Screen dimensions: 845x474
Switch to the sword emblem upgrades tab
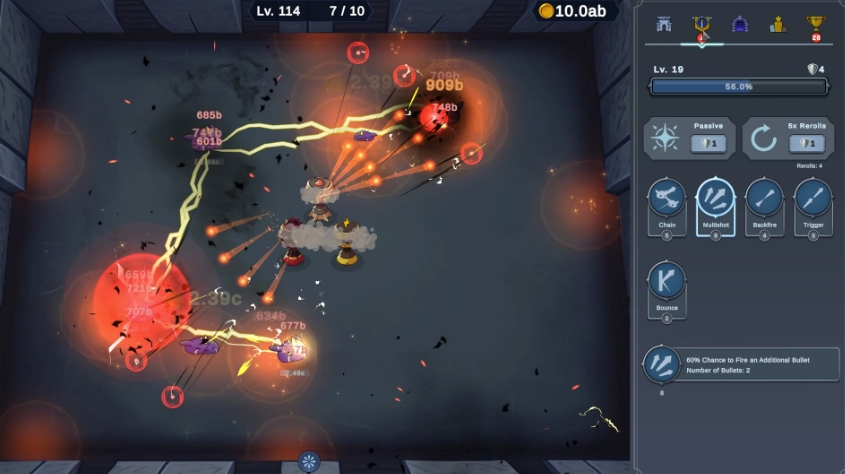pos(701,25)
